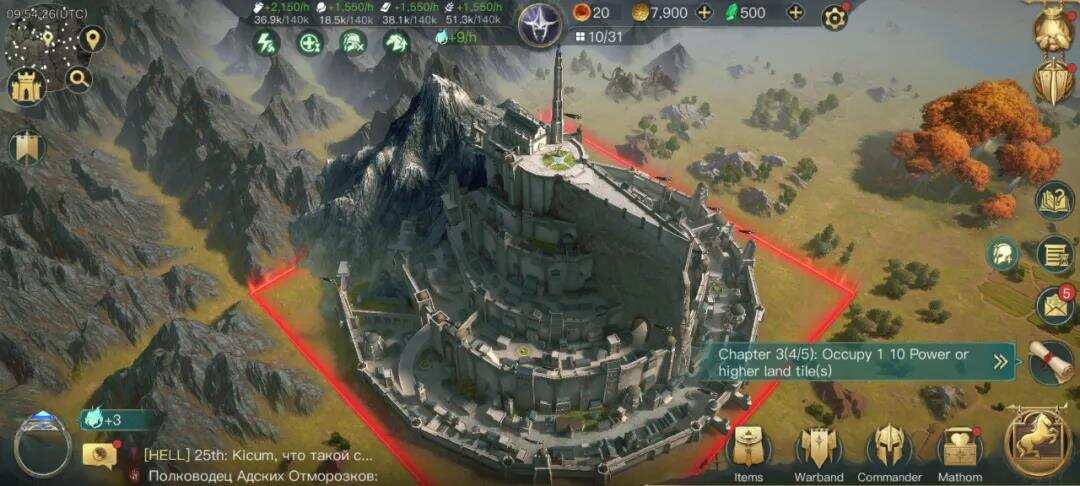Open the guide book with question mark
1080x486 pixels.
(1054, 201)
